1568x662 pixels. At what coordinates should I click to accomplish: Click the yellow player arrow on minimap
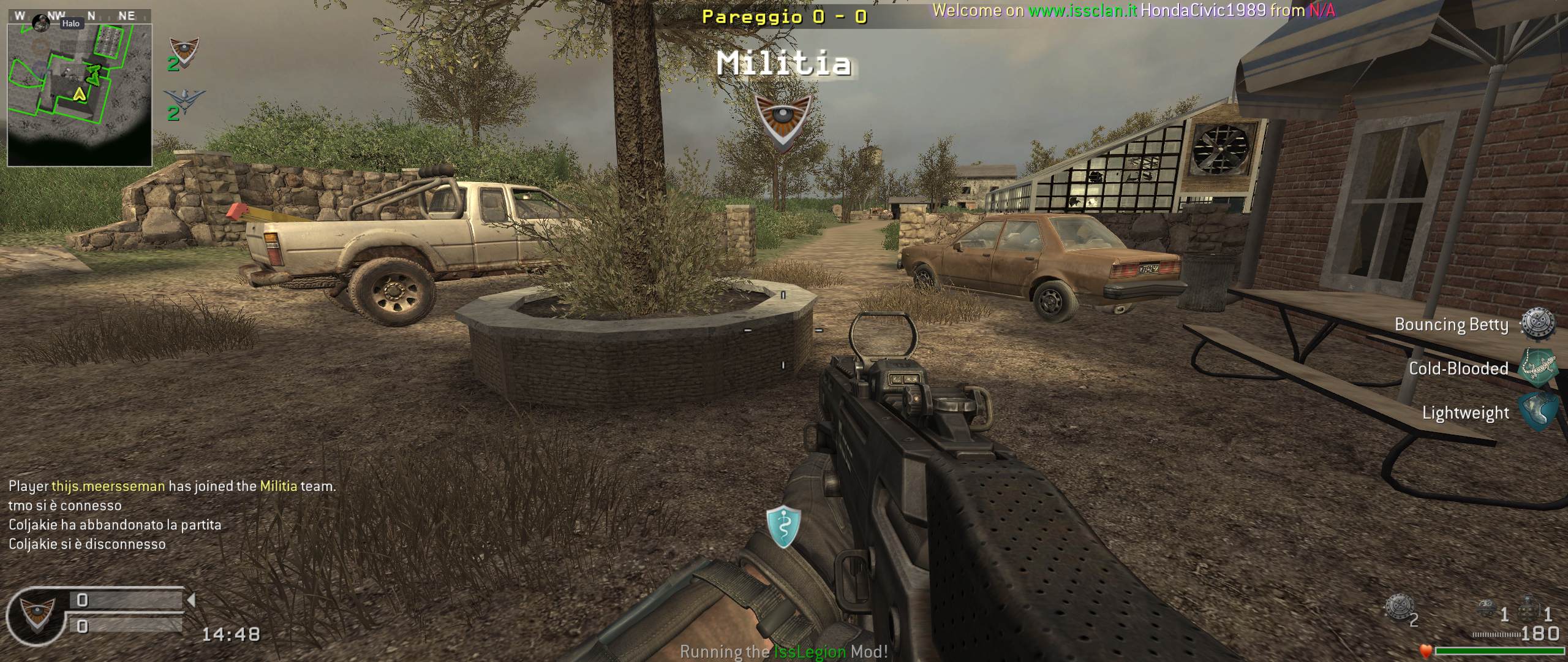point(79,94)
